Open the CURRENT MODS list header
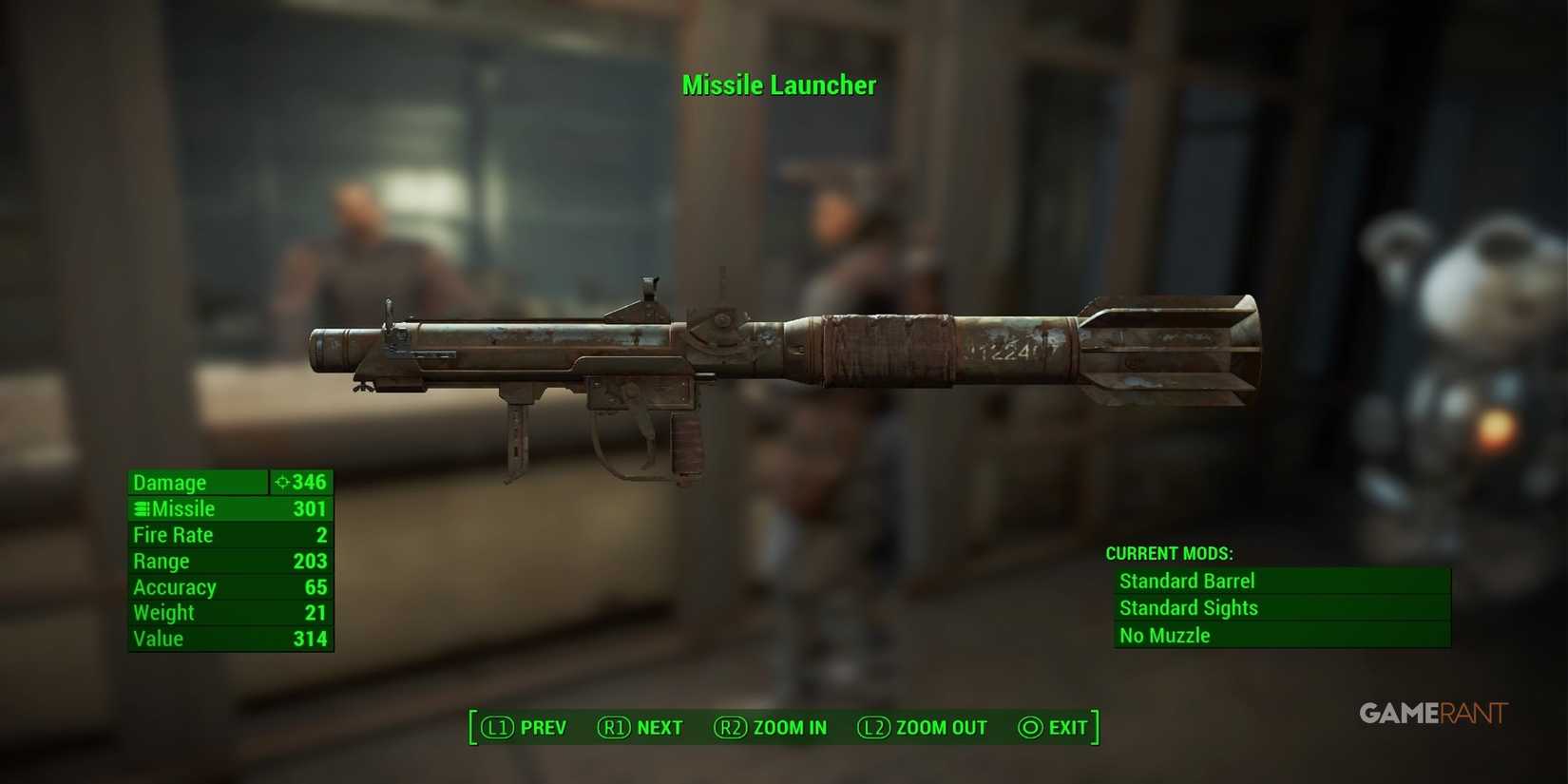The height and width of the screenshot is (784, 1568). [1170, 552]
